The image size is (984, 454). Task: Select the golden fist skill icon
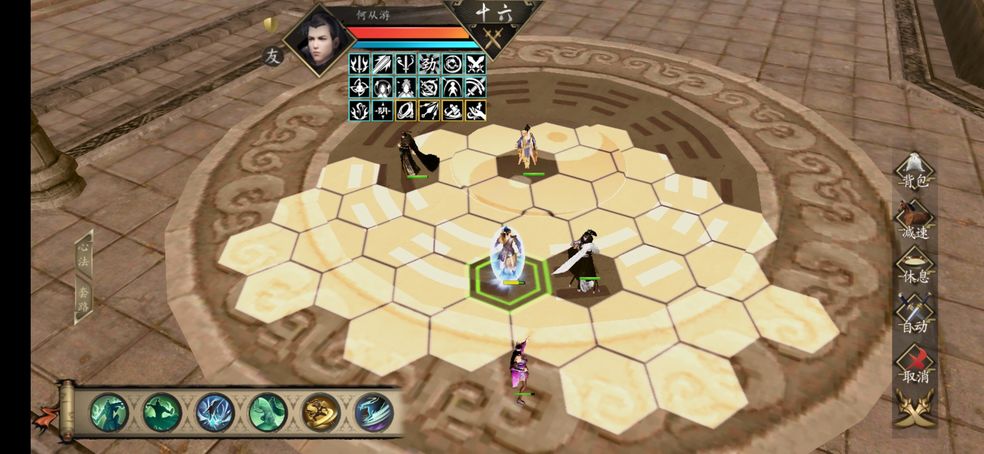click(x=321, y=412)
